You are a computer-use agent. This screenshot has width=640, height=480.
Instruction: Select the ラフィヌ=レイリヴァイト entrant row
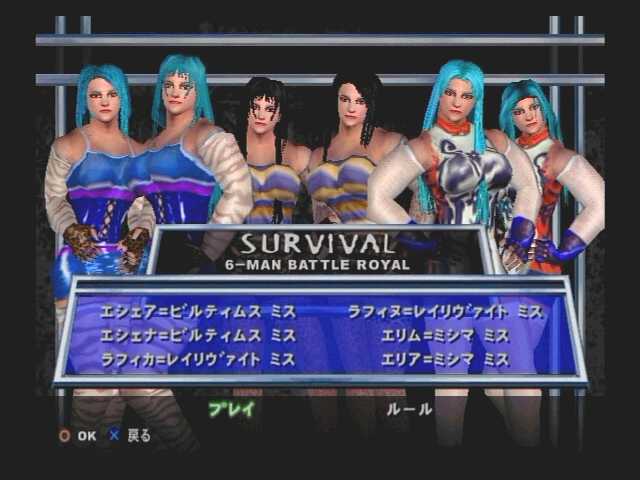(445, 312)
